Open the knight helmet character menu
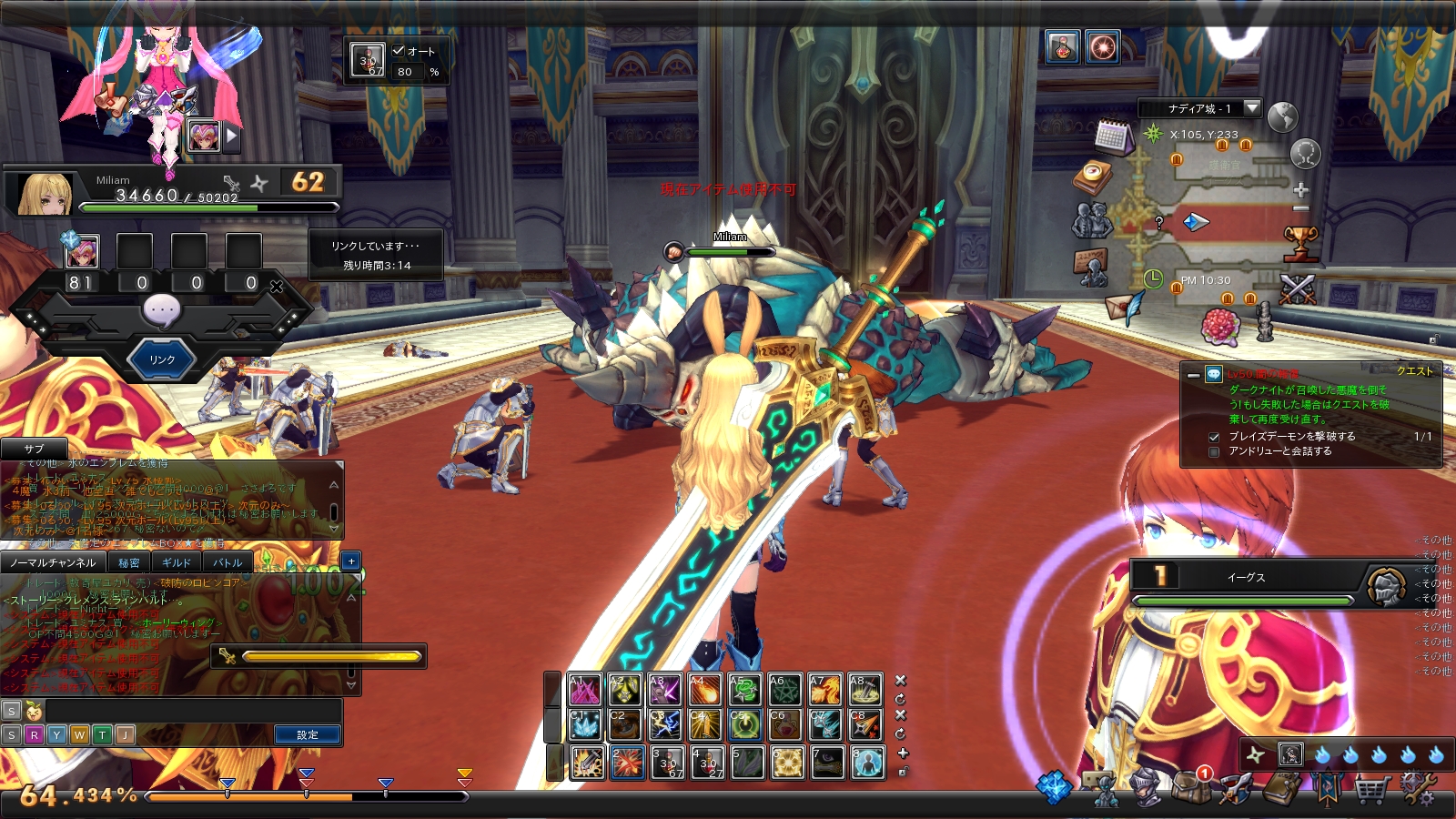 pyautogui.click(x=1145, y=788)
